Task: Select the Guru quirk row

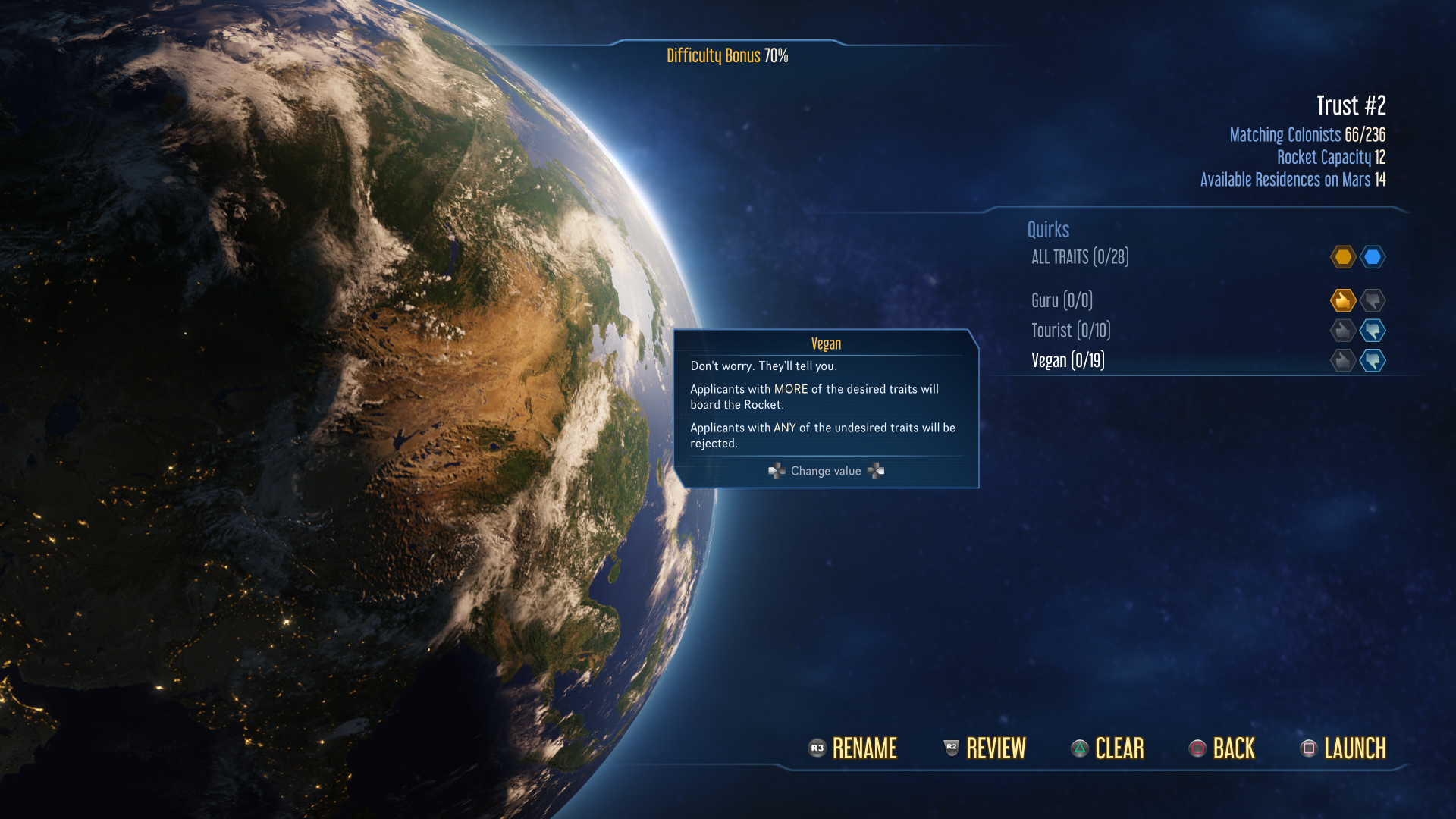Action: [x=1062, y=300]
